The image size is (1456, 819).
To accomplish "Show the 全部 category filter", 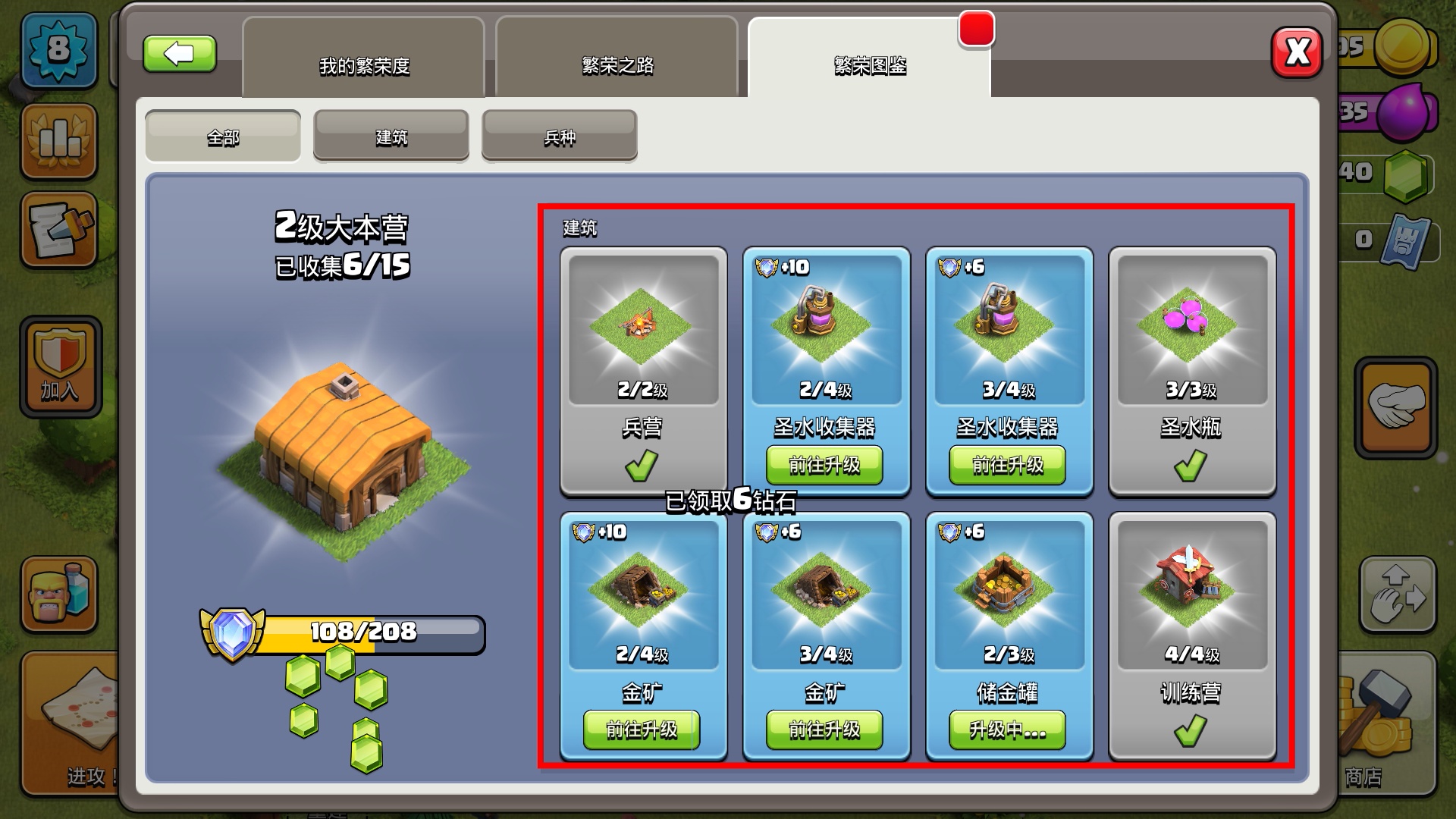I will click(x=223, y=136).
